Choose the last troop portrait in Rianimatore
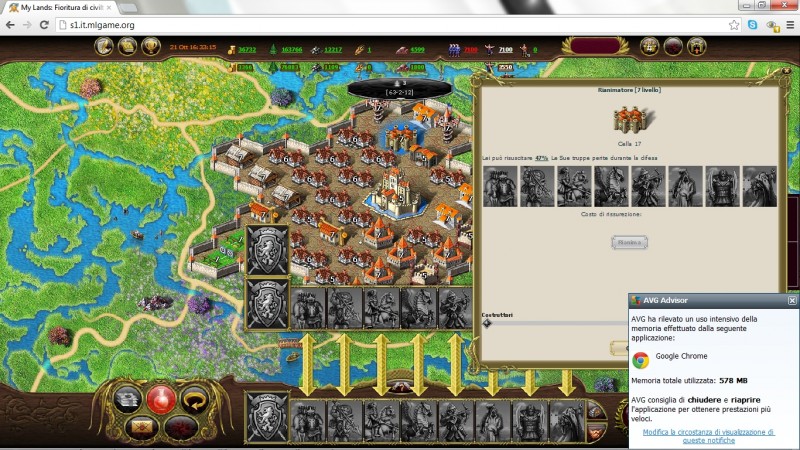The image size is (800, 450). tap(759, 187)
